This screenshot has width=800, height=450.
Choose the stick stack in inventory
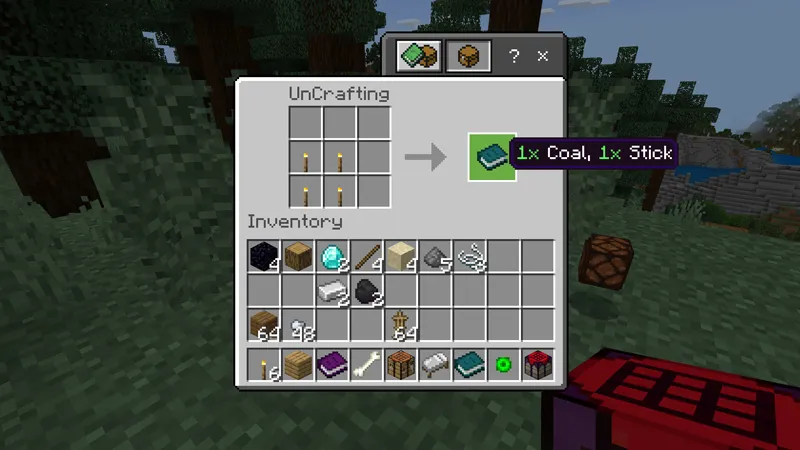tap(366, 256)
